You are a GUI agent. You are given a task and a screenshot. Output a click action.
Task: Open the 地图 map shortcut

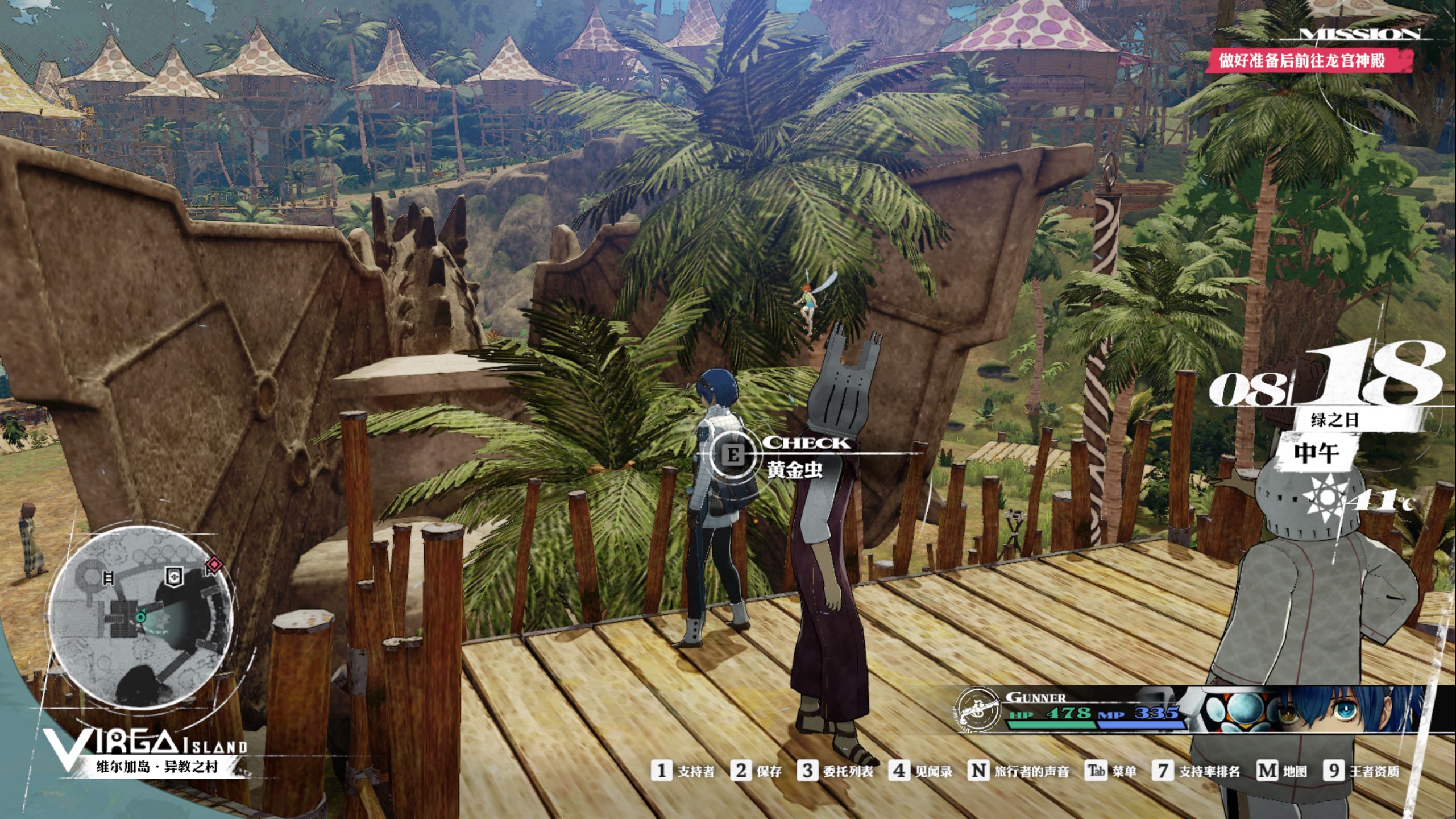click(1281, 771)
